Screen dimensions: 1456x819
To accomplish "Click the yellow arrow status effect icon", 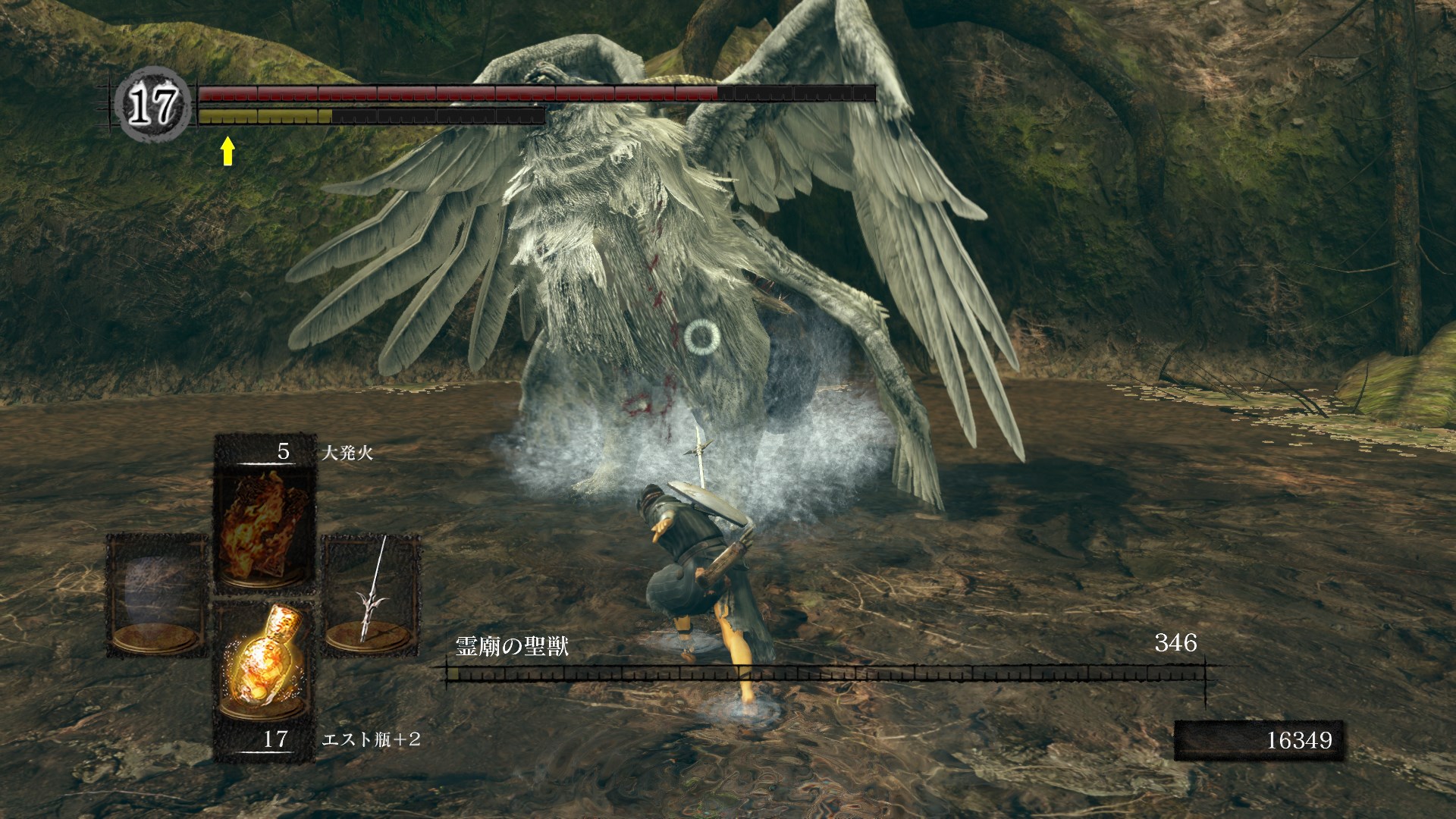I will (x=227, y=151).
